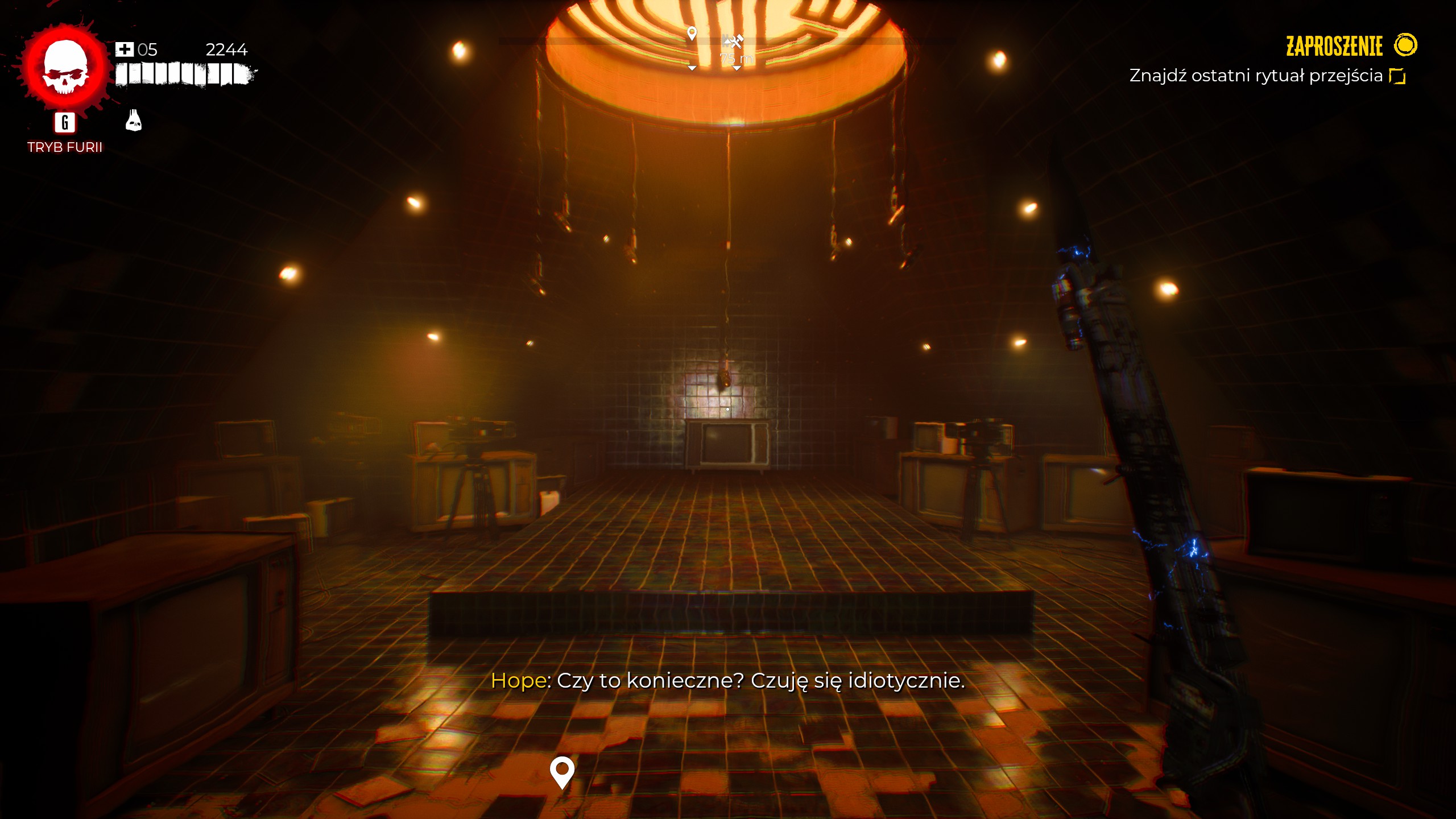The image size is (1456, 819).
Task: Select the curveball bottle icon
Action: tap(134, 121)
